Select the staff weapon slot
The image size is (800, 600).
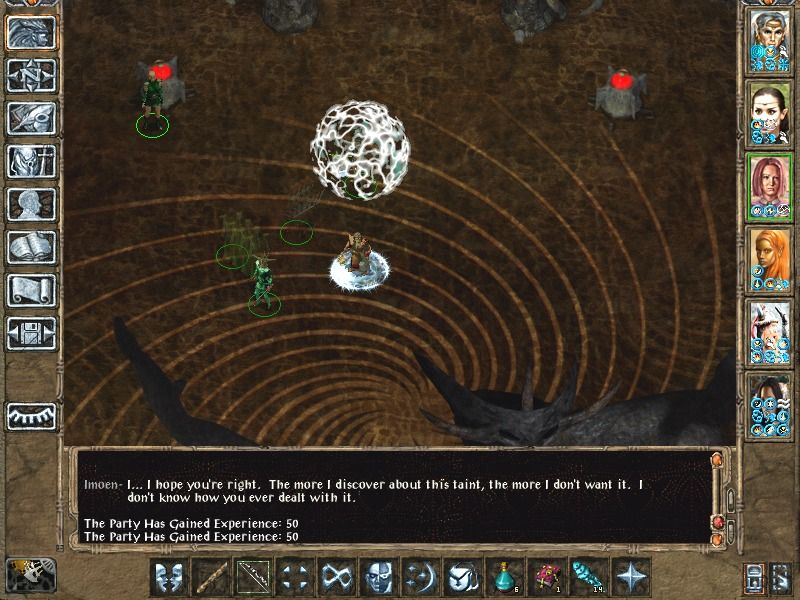[x=210, y=577]
